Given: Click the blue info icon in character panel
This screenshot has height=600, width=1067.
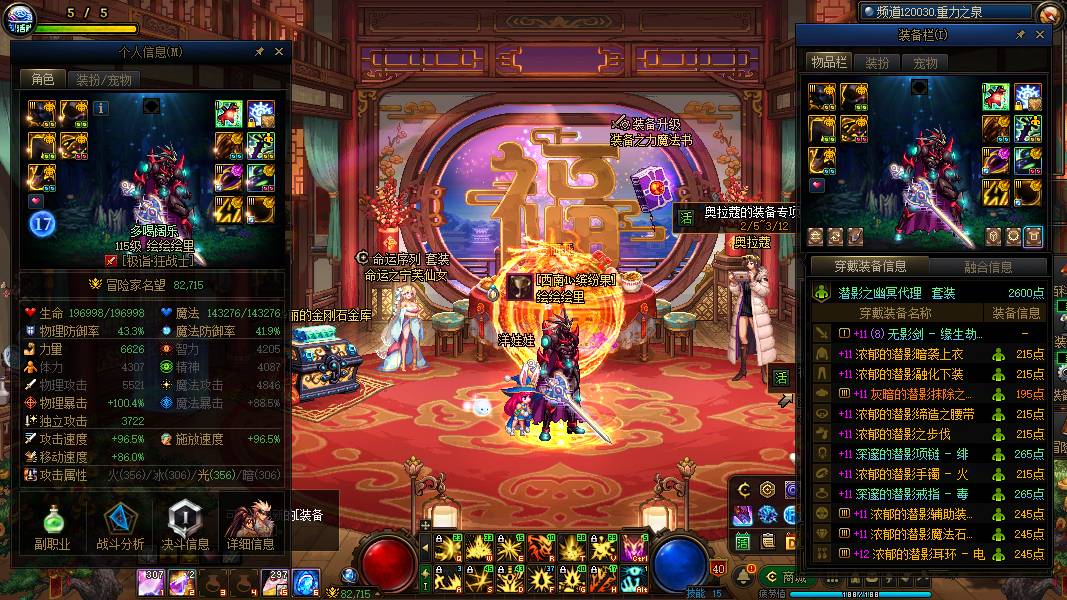Looking at the screenshot, I should tap(101, 105).
